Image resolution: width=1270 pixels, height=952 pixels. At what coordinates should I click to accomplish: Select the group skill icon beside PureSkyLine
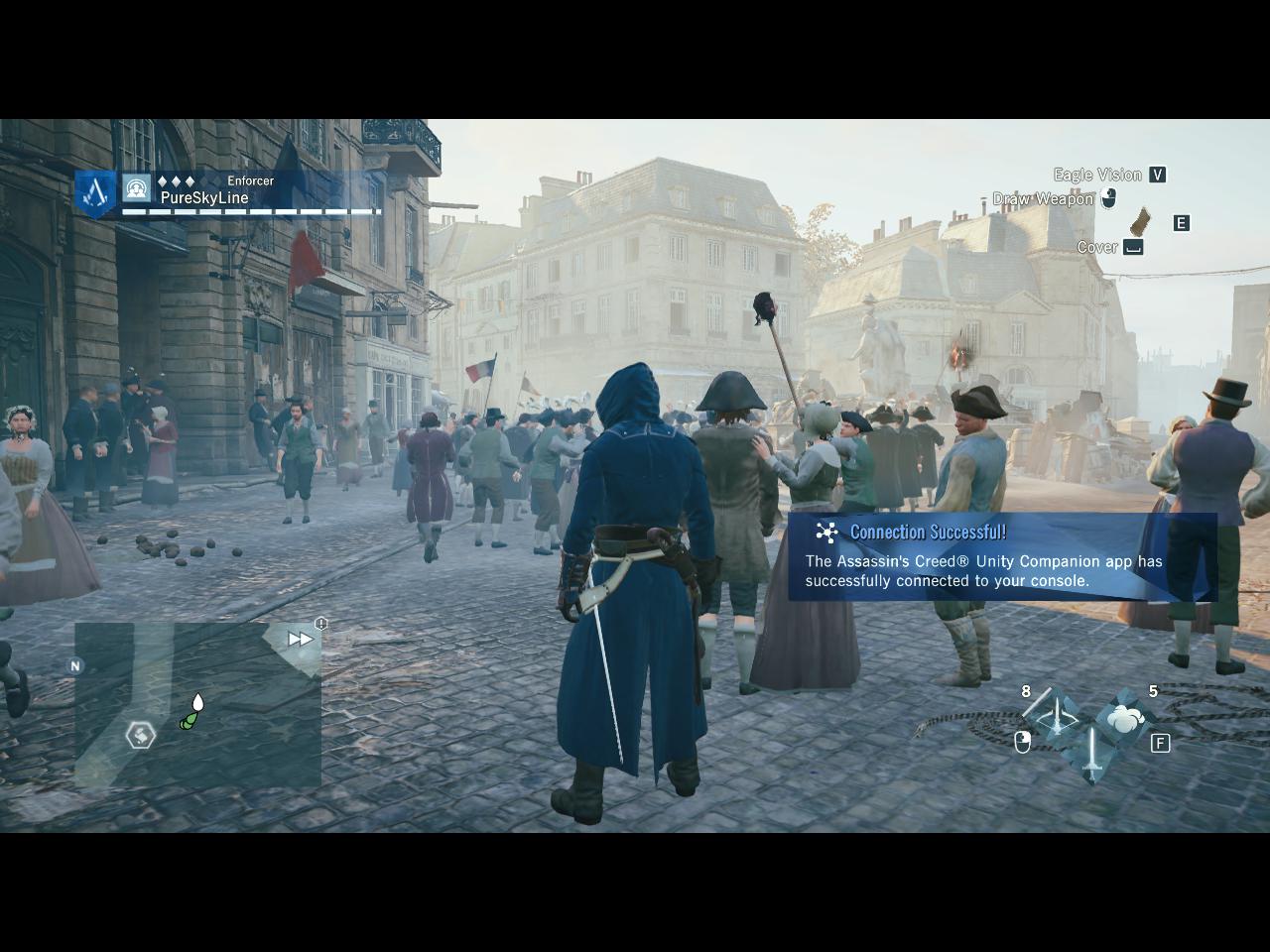coord(136,186)
